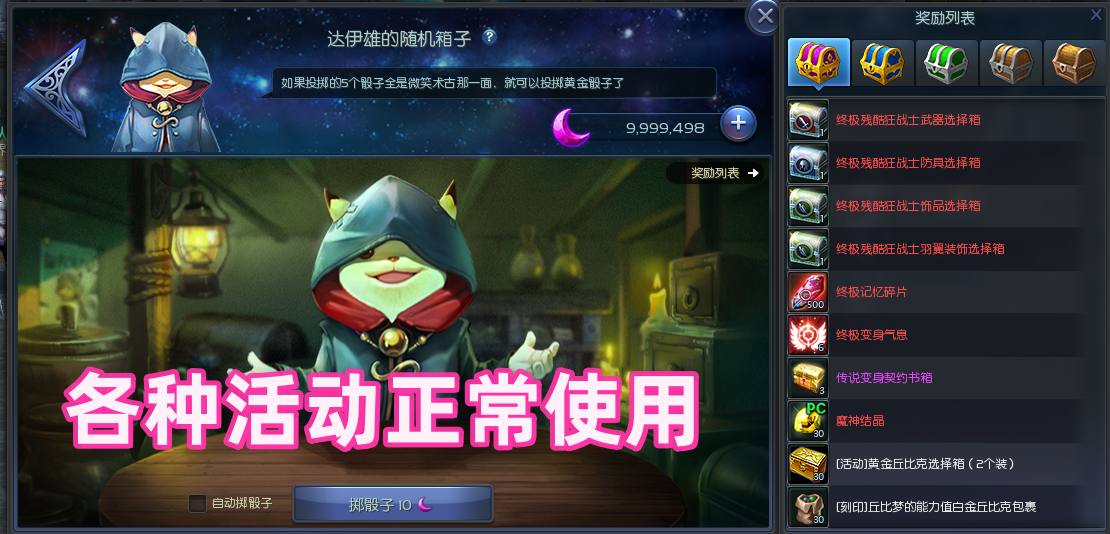The height and width of the screenshot is (534, 1110).
Task: Roll dice with 掷骰子 10 button
Action: click(x=393, y=504)
